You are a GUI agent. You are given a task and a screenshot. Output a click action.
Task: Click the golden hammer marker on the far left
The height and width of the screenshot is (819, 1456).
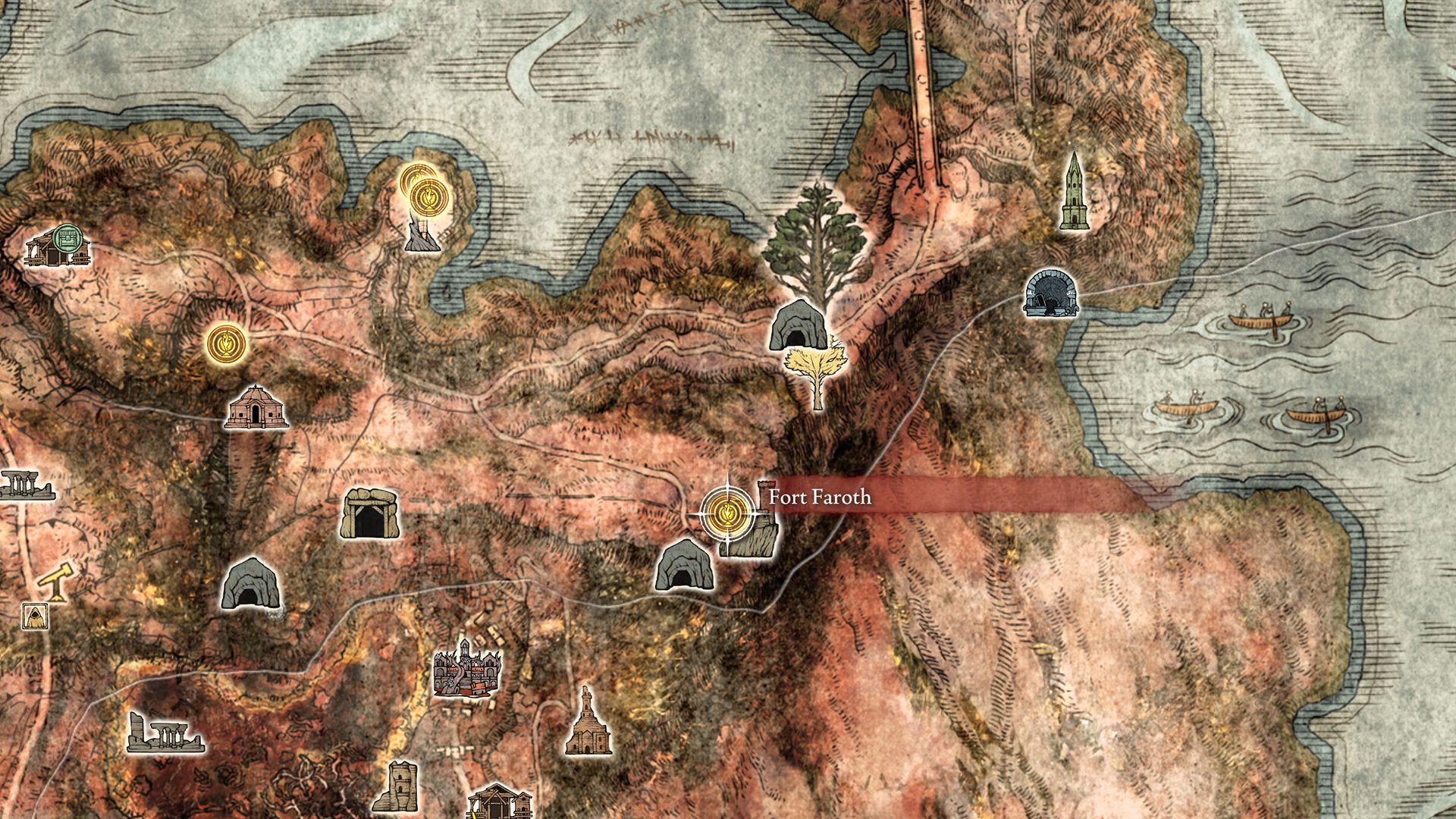click(x=55, y=580)
